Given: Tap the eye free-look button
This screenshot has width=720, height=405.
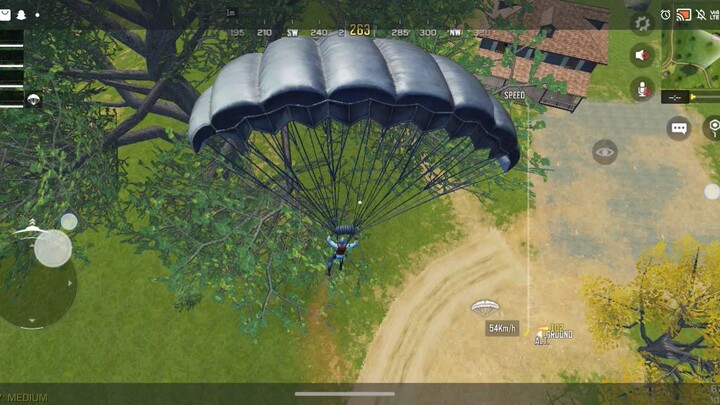Looking at the screenshot, I should click(604, 152).
